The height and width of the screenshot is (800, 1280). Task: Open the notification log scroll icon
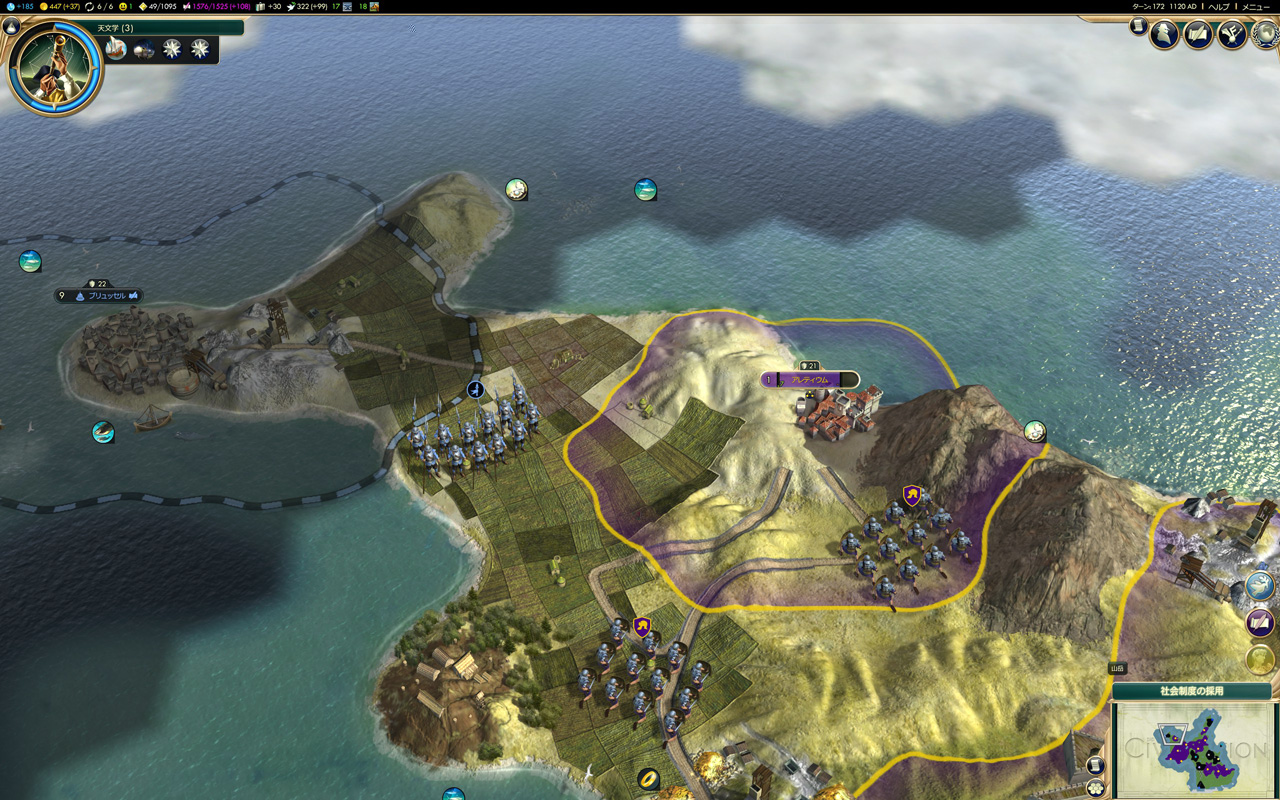1138,26
